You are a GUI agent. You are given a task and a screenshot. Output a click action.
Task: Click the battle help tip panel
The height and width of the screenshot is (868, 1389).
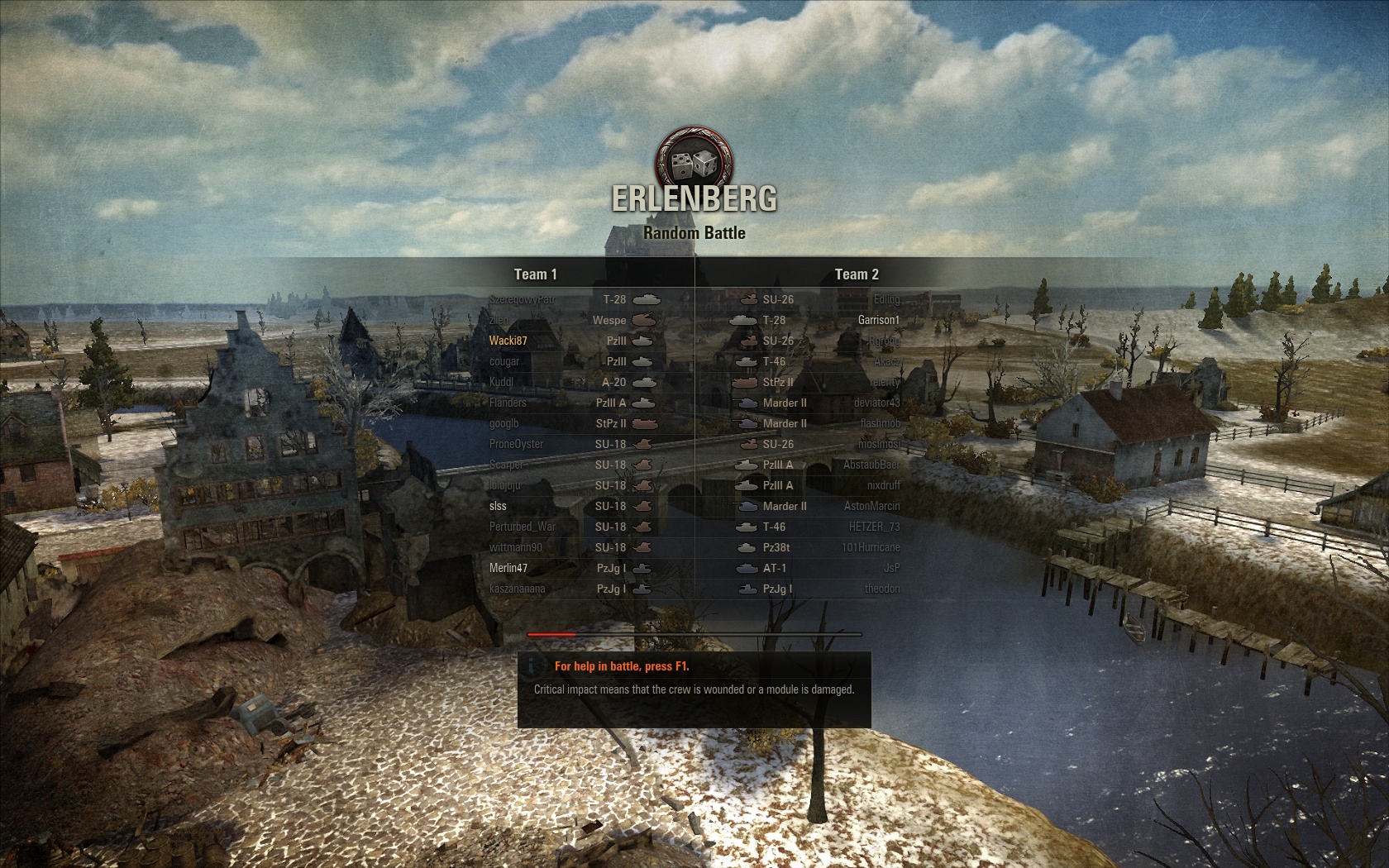(x=694, y=689)
